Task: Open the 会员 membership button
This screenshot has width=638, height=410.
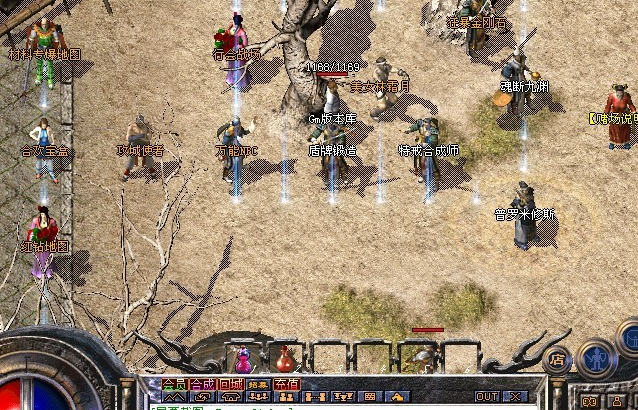Action: point(174,384)
